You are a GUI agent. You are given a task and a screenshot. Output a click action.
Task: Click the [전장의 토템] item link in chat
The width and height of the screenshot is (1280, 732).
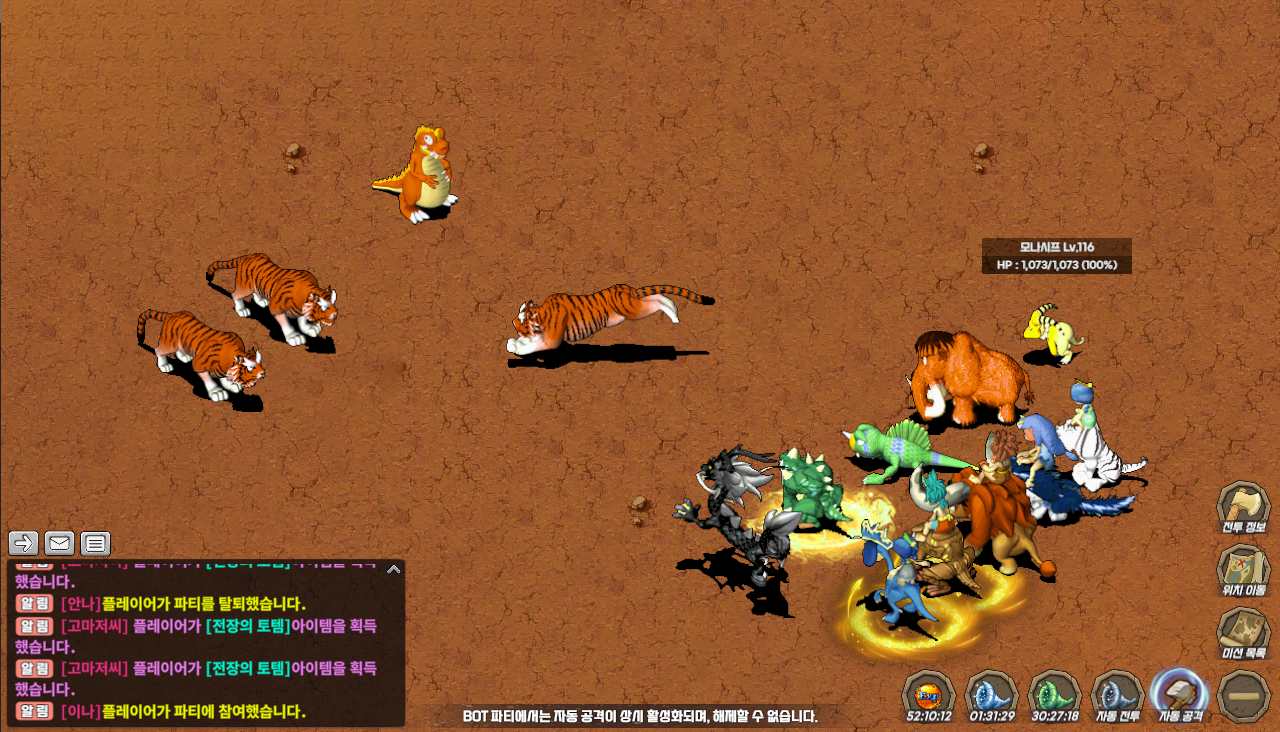click(248, 625)
